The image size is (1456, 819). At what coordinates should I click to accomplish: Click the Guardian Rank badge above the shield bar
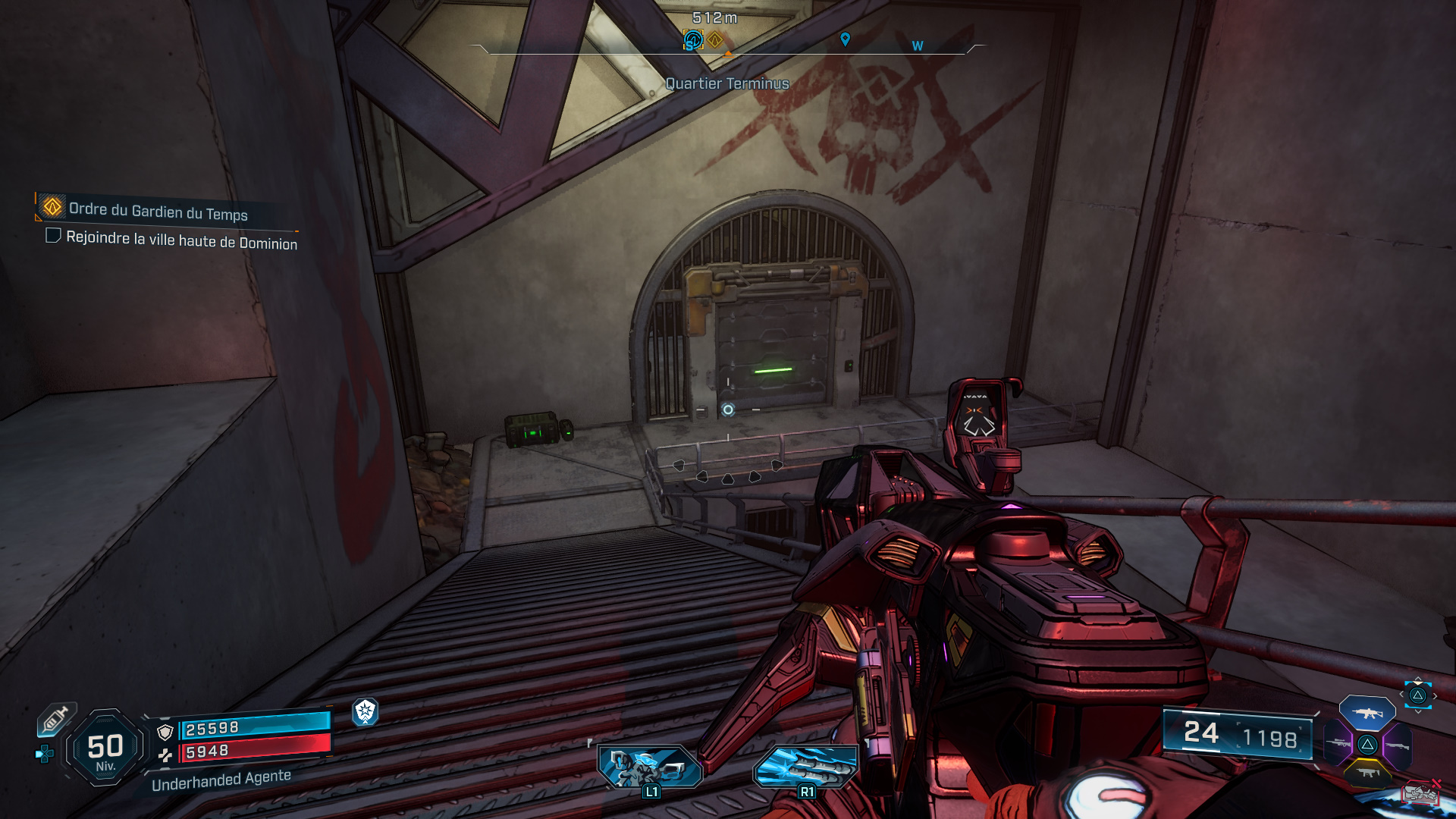[365, 714]
